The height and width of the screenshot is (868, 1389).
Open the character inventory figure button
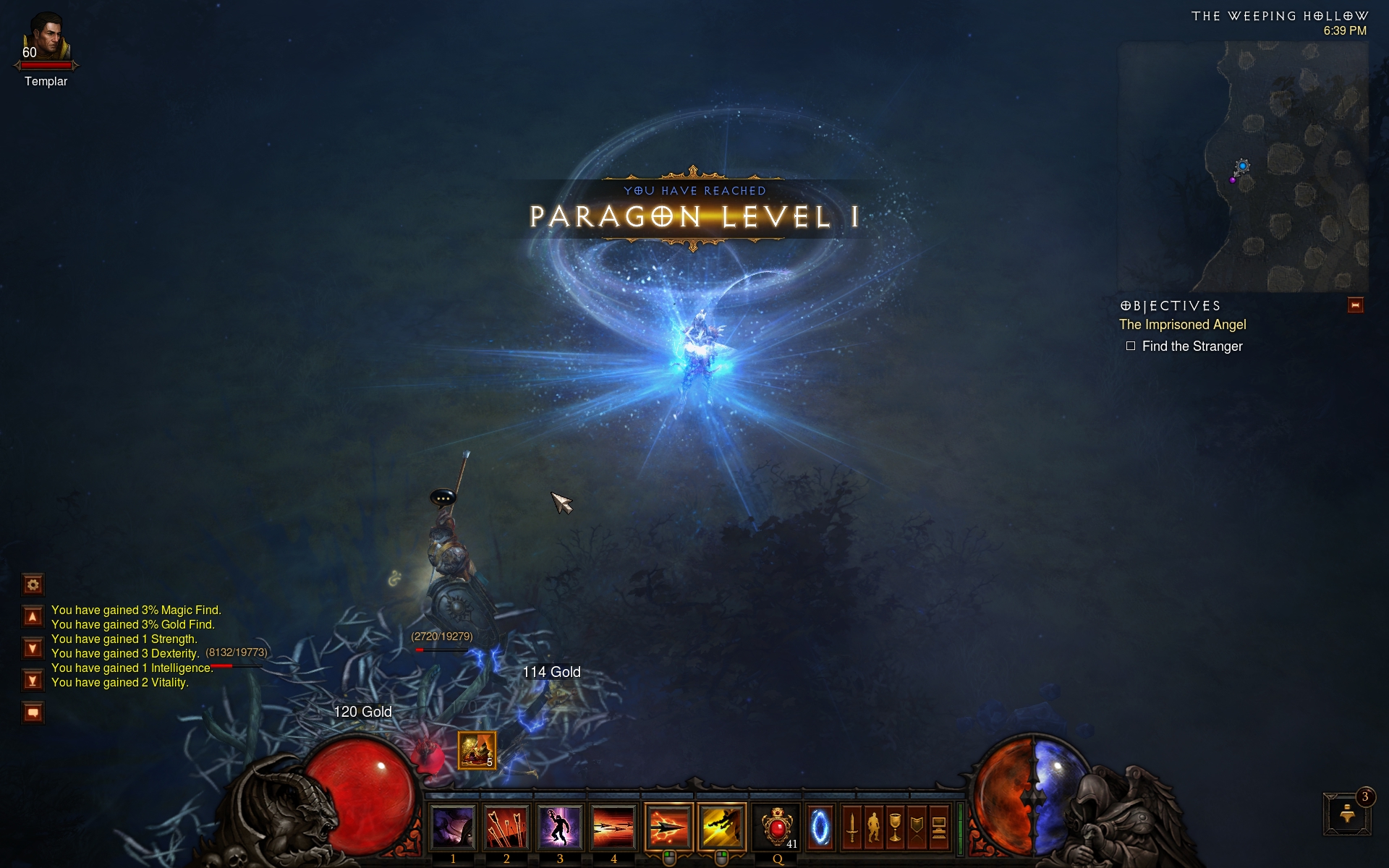pos(874,827)
